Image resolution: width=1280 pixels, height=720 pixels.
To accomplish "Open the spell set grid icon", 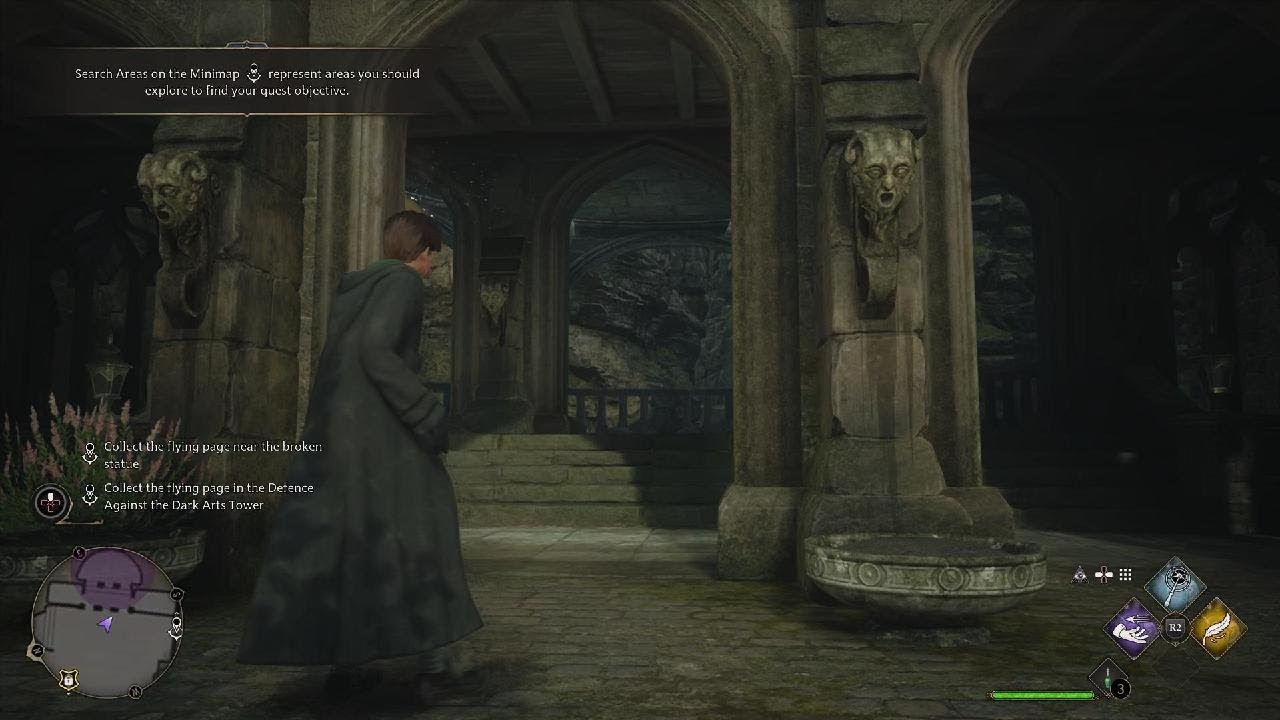I will coord(1124,575).
